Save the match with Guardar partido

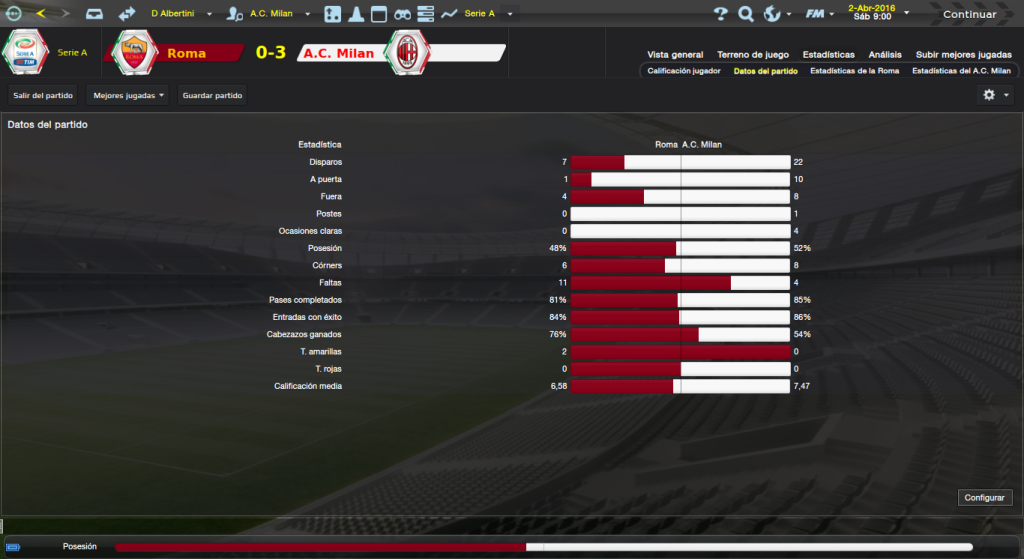coord(211,95)
